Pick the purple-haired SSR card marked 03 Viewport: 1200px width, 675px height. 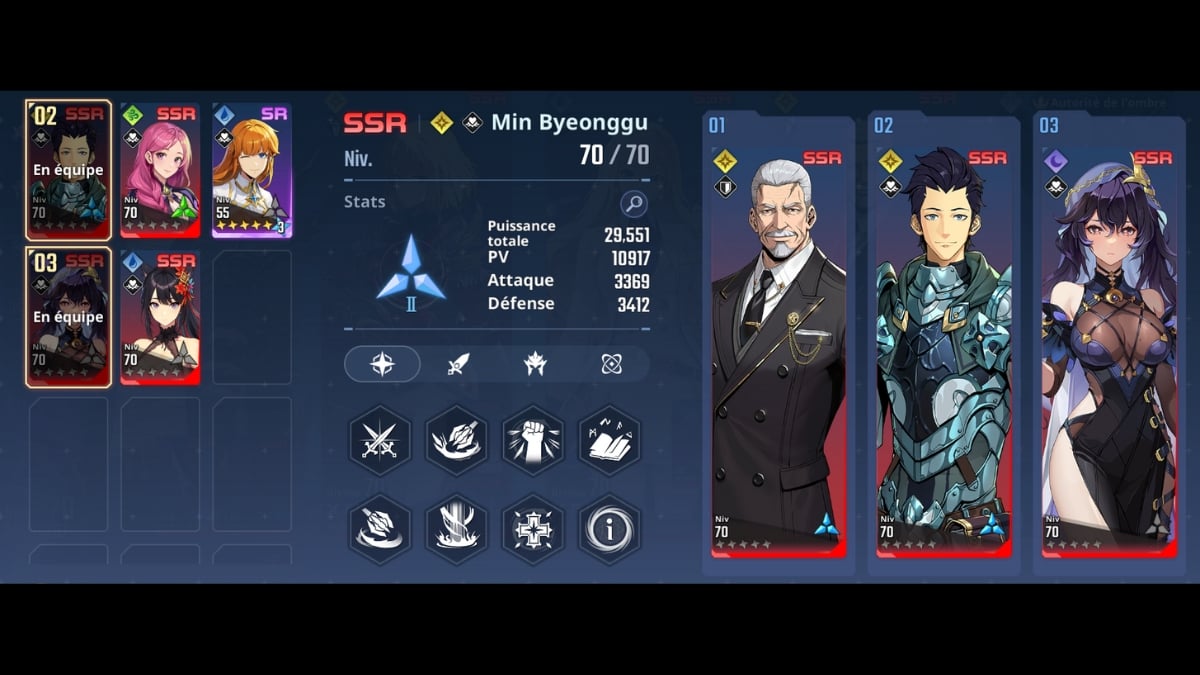coord(68,317)
